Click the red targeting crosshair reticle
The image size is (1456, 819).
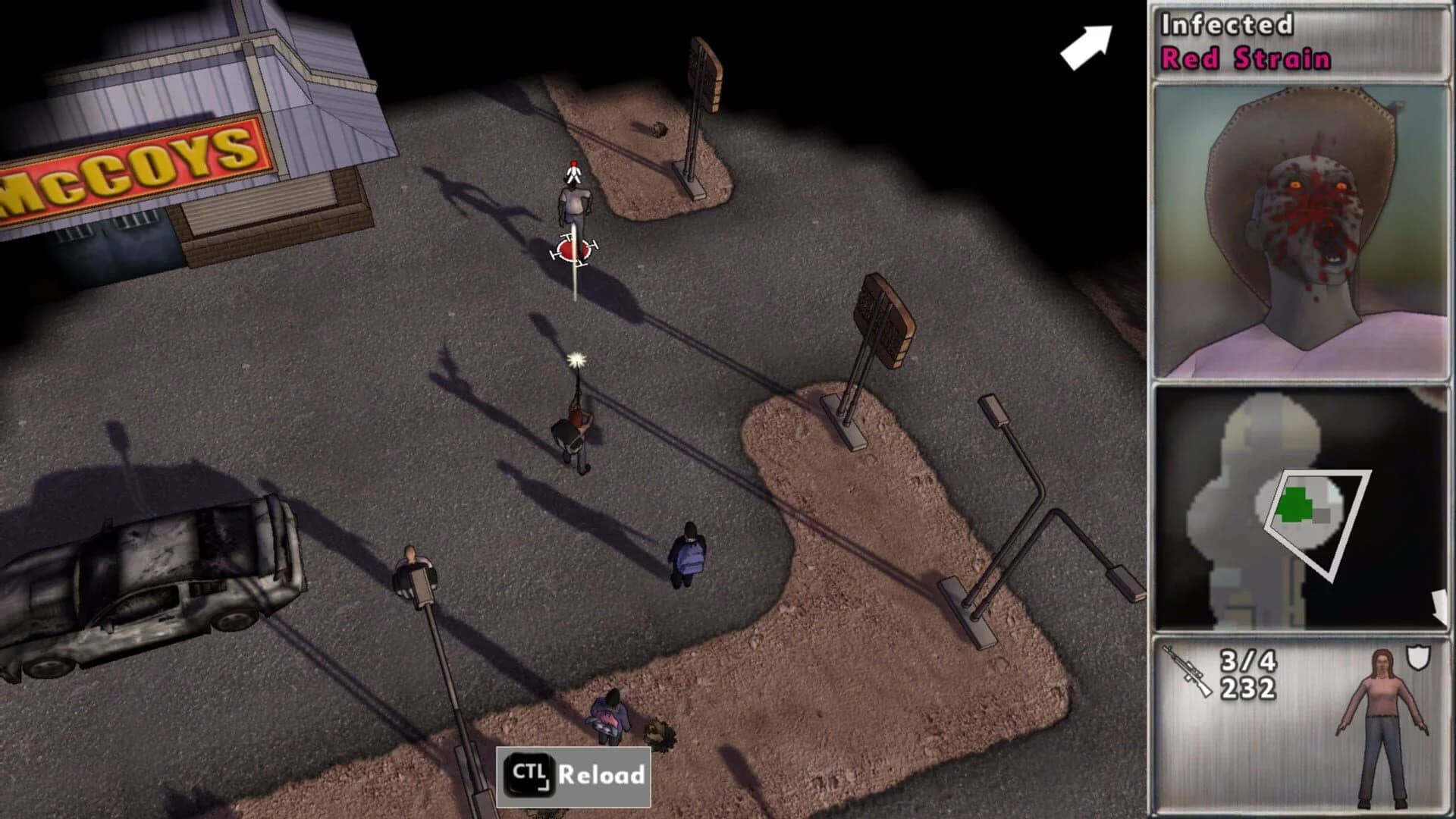point(573,250)
